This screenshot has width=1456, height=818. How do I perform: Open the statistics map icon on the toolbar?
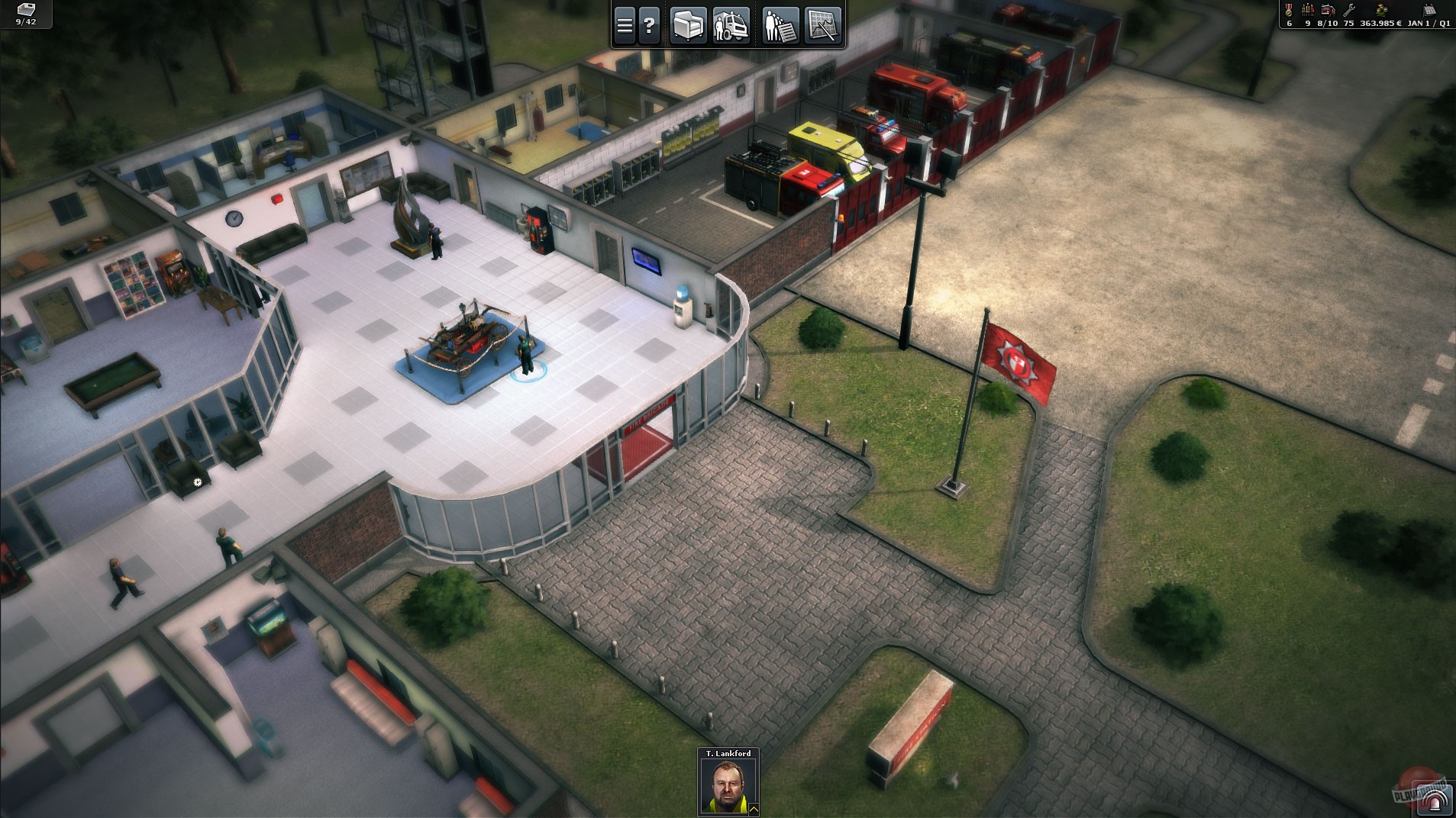822,24
